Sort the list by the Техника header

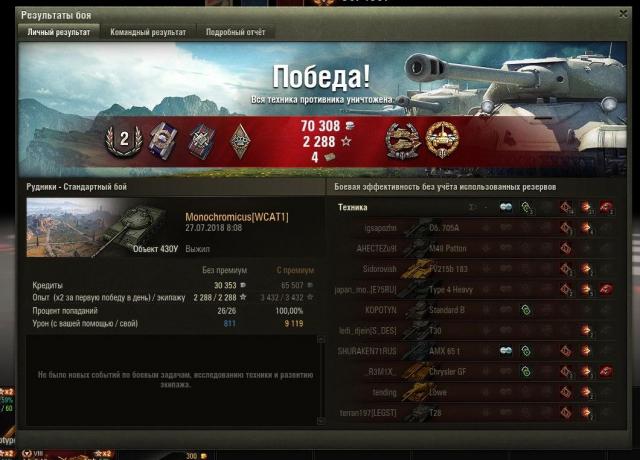(x=353, y=207)
